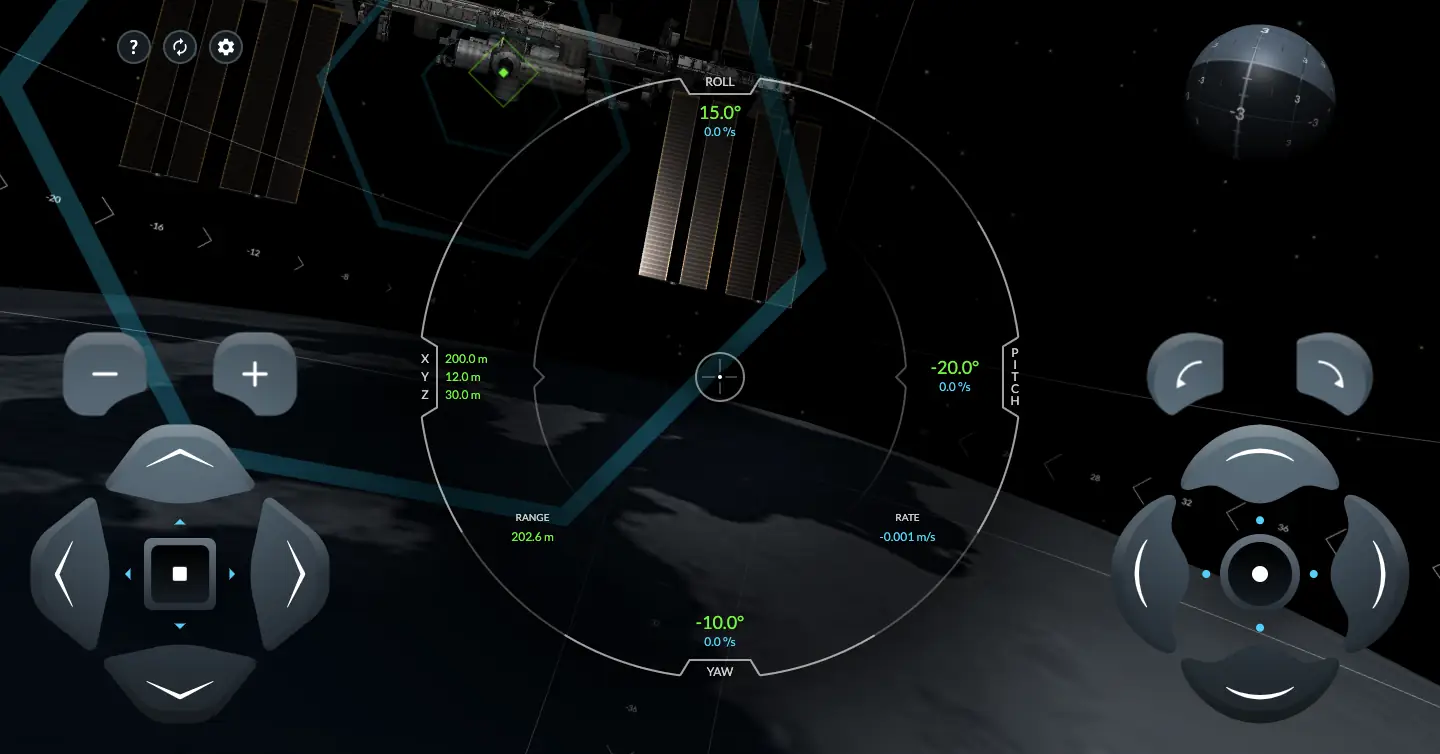The image size is (1440, 754).
Task: Translate downward with the bottom chevron control
Action: click(180, 685)
